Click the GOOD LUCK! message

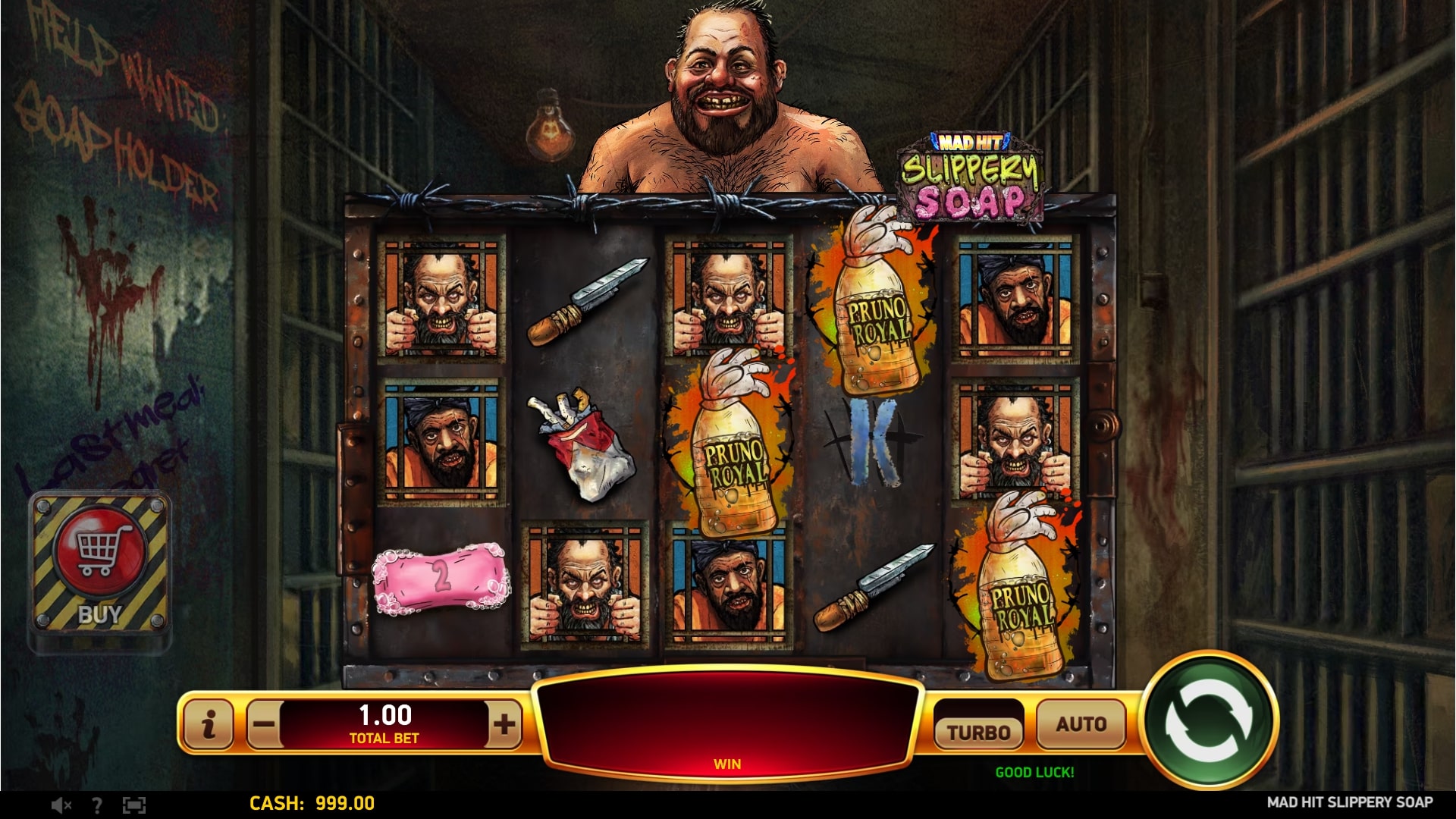[1036, 773]
